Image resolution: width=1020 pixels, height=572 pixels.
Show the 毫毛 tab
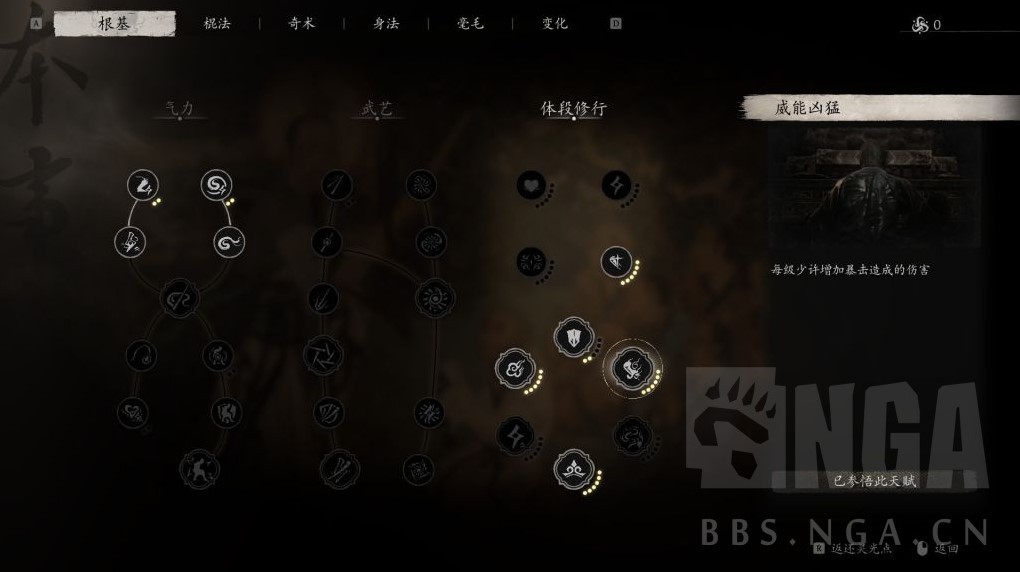470,24
